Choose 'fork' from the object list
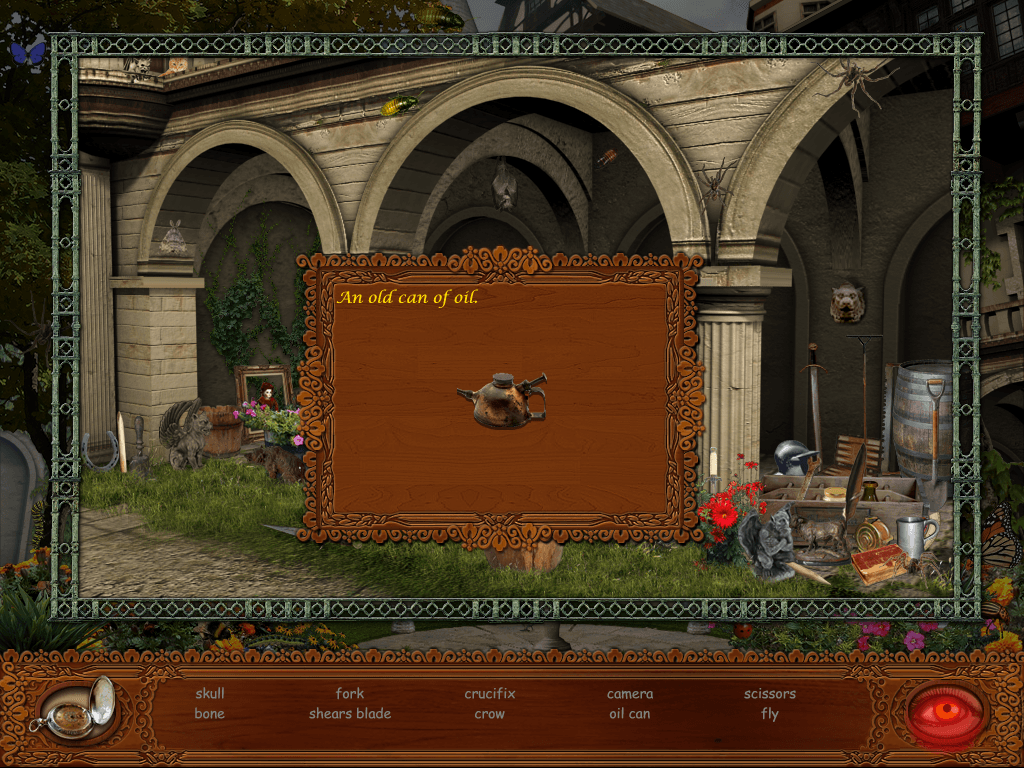 pos(350,694)
